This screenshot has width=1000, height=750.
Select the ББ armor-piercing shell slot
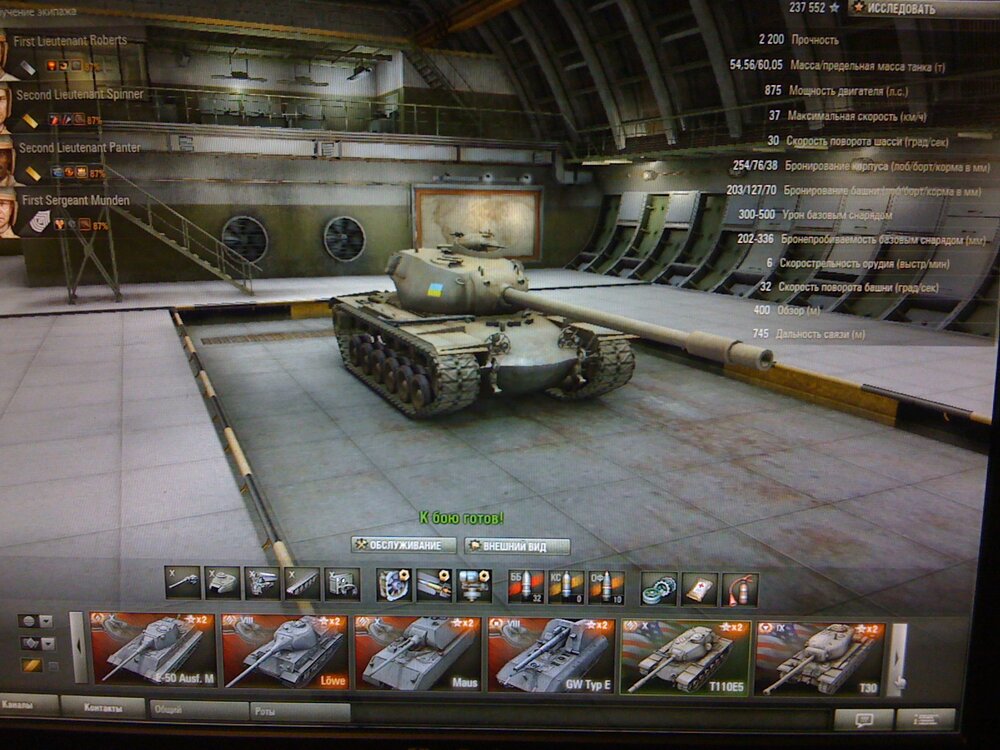pos(525,586)
